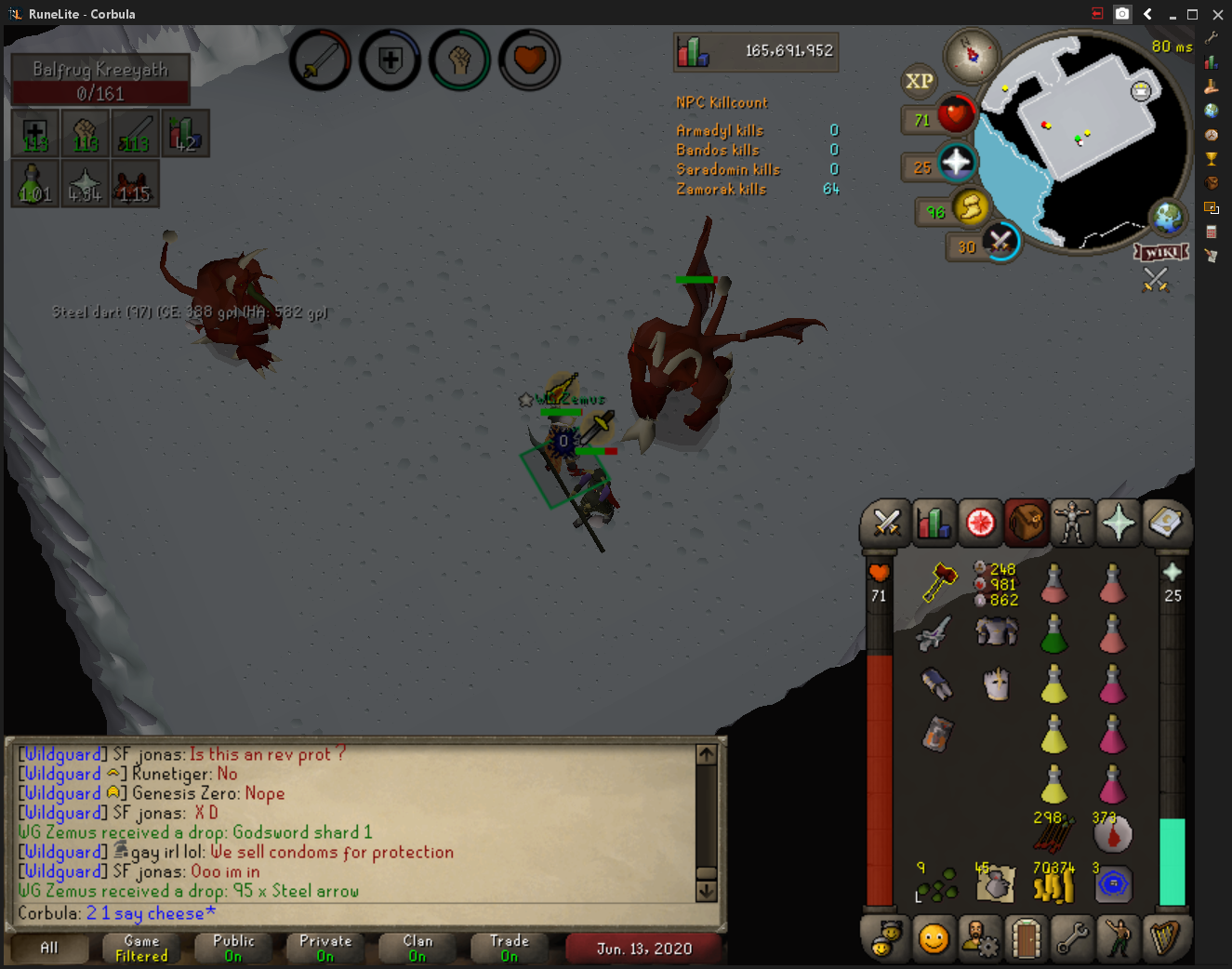Switch chat to the Game filter
Screen dimensions: 1232x969
tap(141, 948)
